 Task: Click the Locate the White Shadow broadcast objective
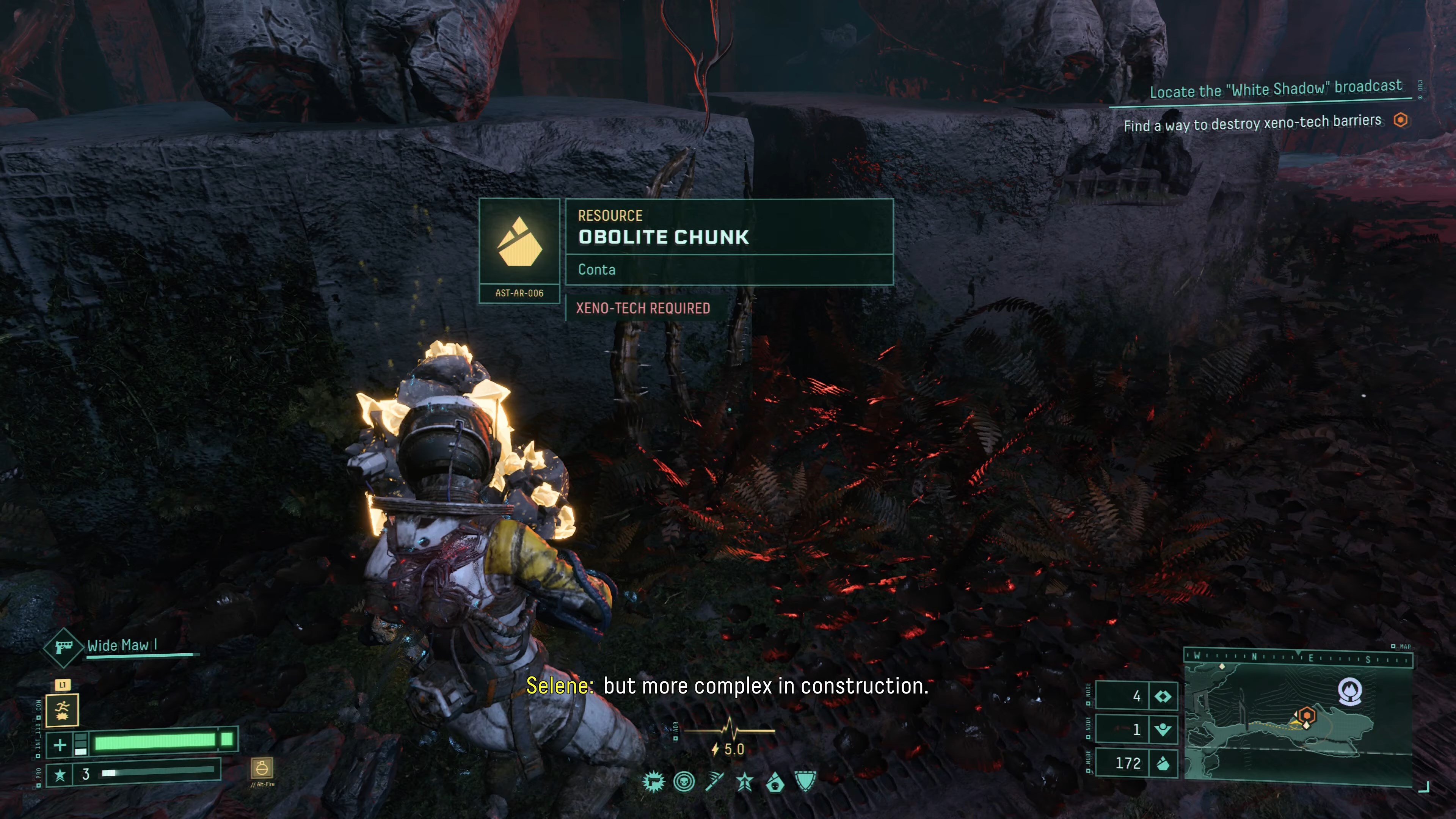[x=1276, y=89]
